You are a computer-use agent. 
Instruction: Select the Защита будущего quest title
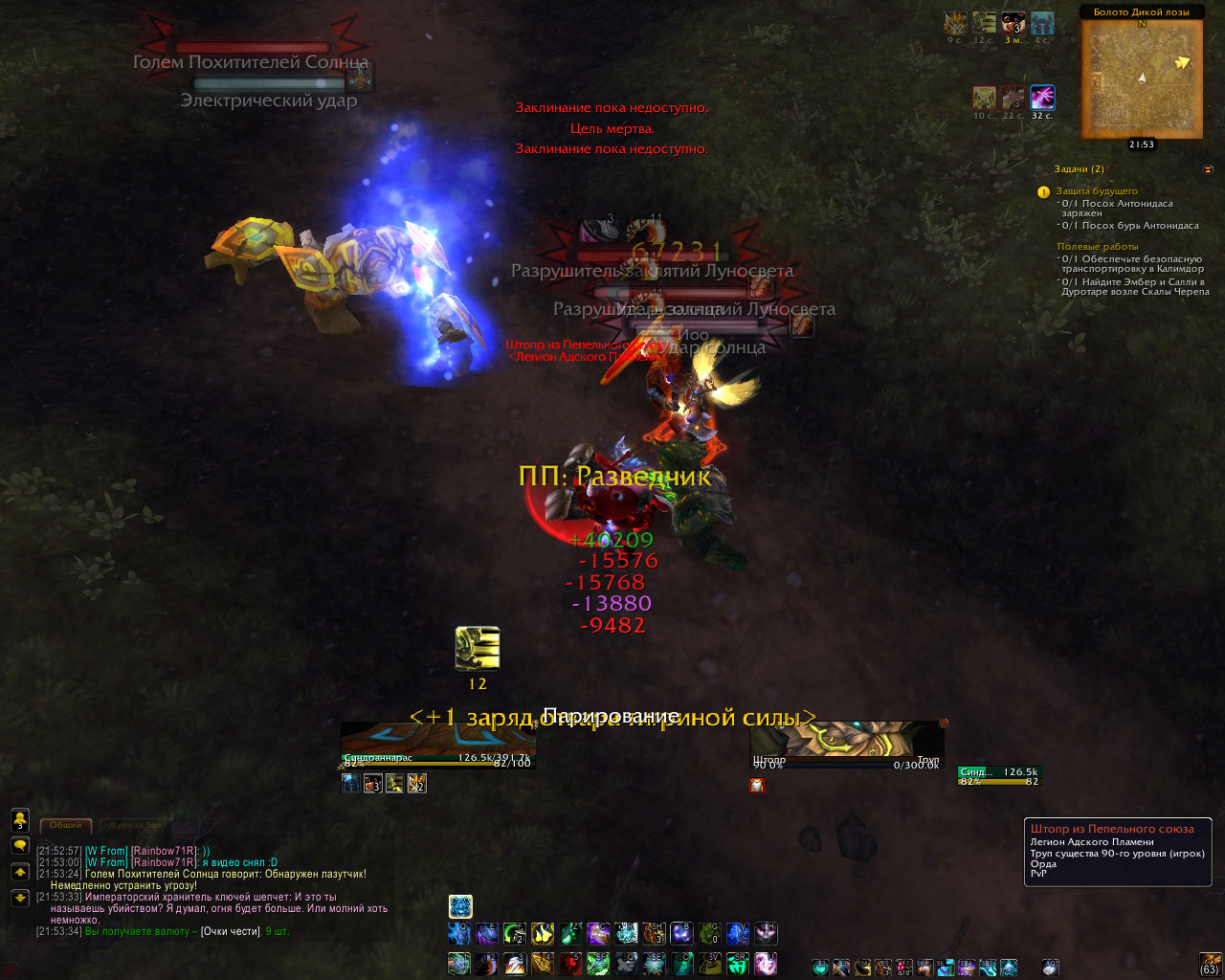click(1097, 191)
